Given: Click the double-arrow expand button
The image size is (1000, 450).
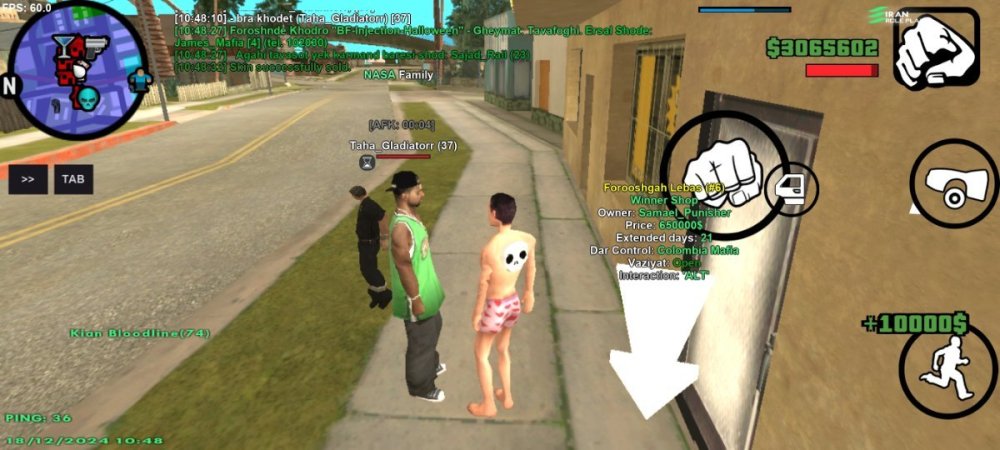Looking at the screenshot, I should pos(28,179).
